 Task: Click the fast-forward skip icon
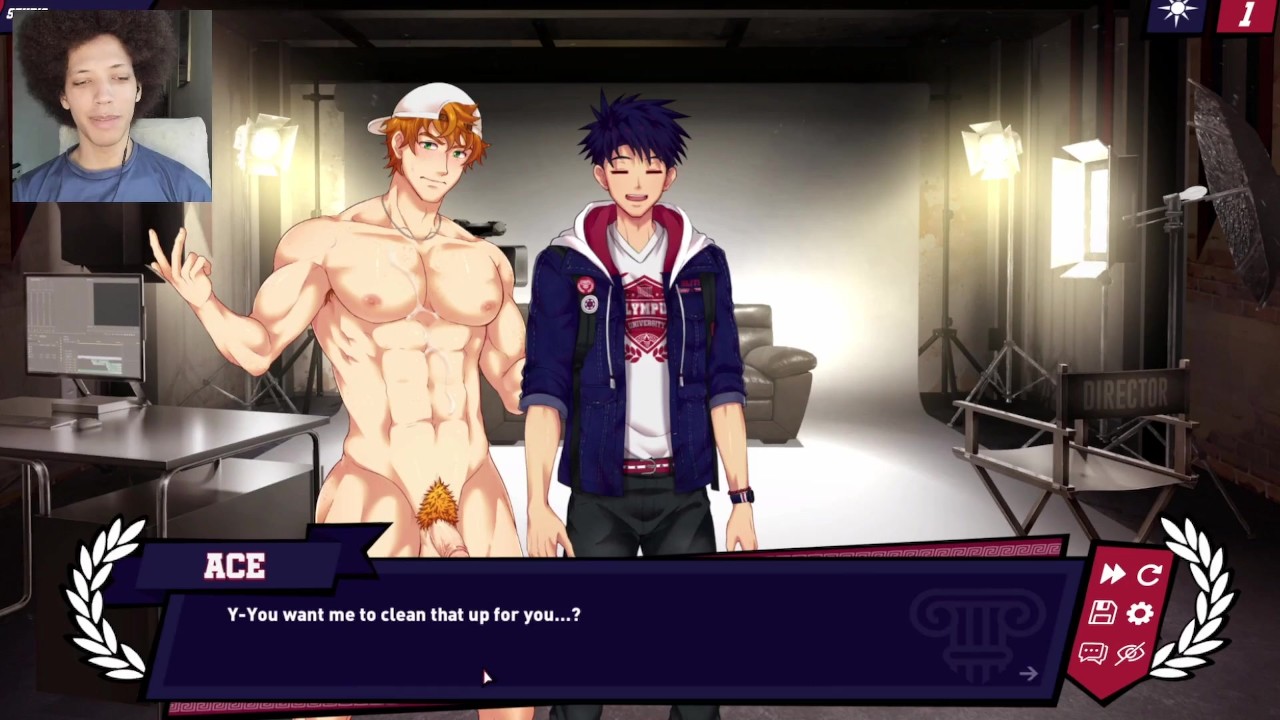click(x=1111, y=574)
